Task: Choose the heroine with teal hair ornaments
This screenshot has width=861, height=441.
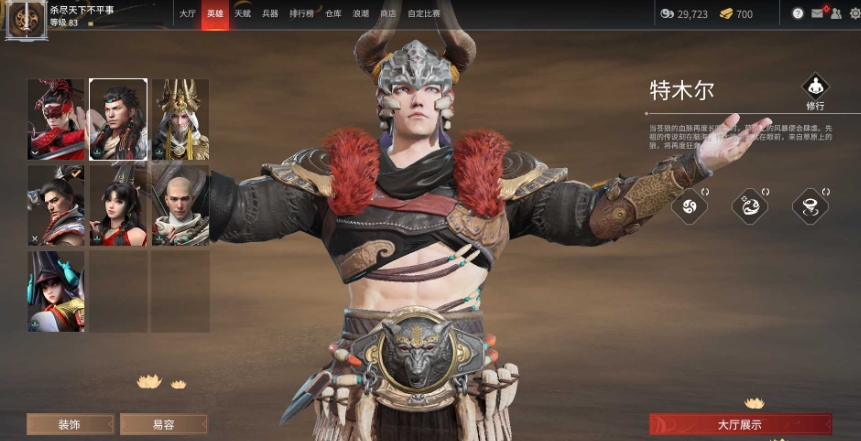Action: click(x=56, y=291)
